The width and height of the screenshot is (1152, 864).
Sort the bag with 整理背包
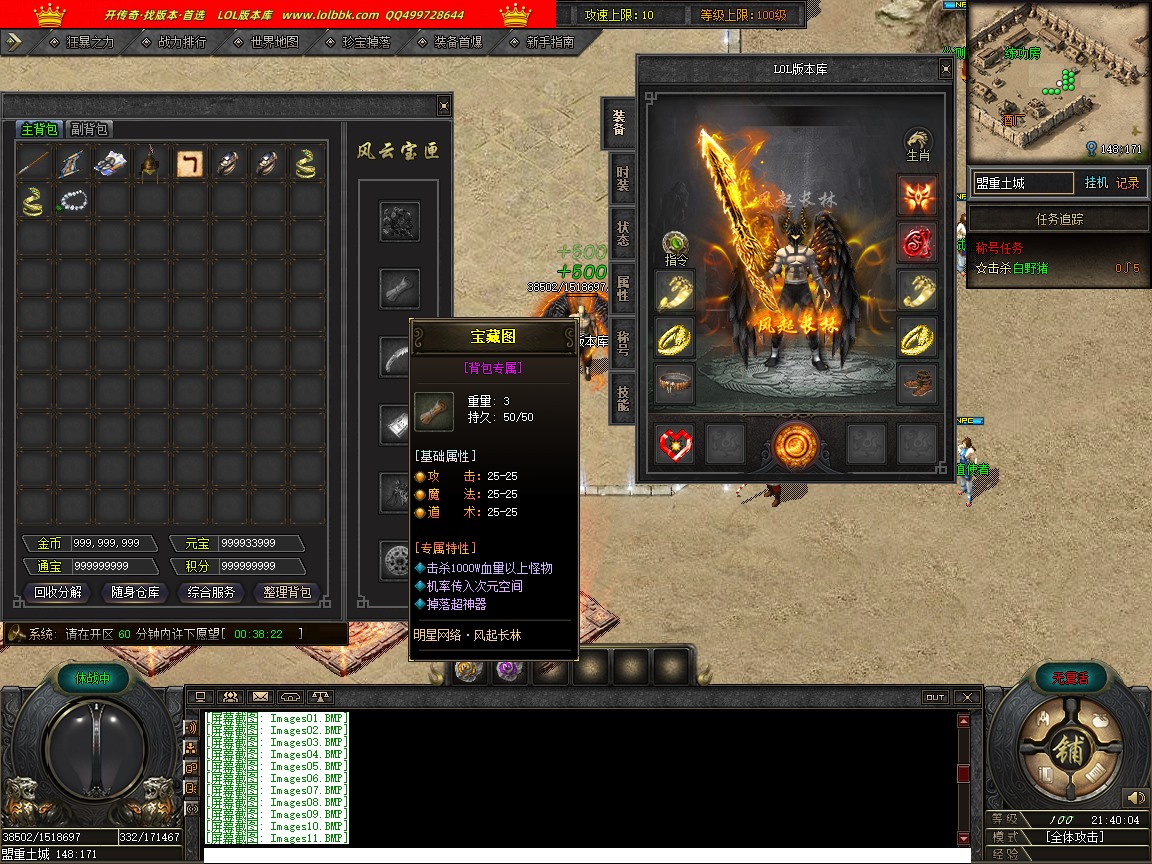click(287, 592)
